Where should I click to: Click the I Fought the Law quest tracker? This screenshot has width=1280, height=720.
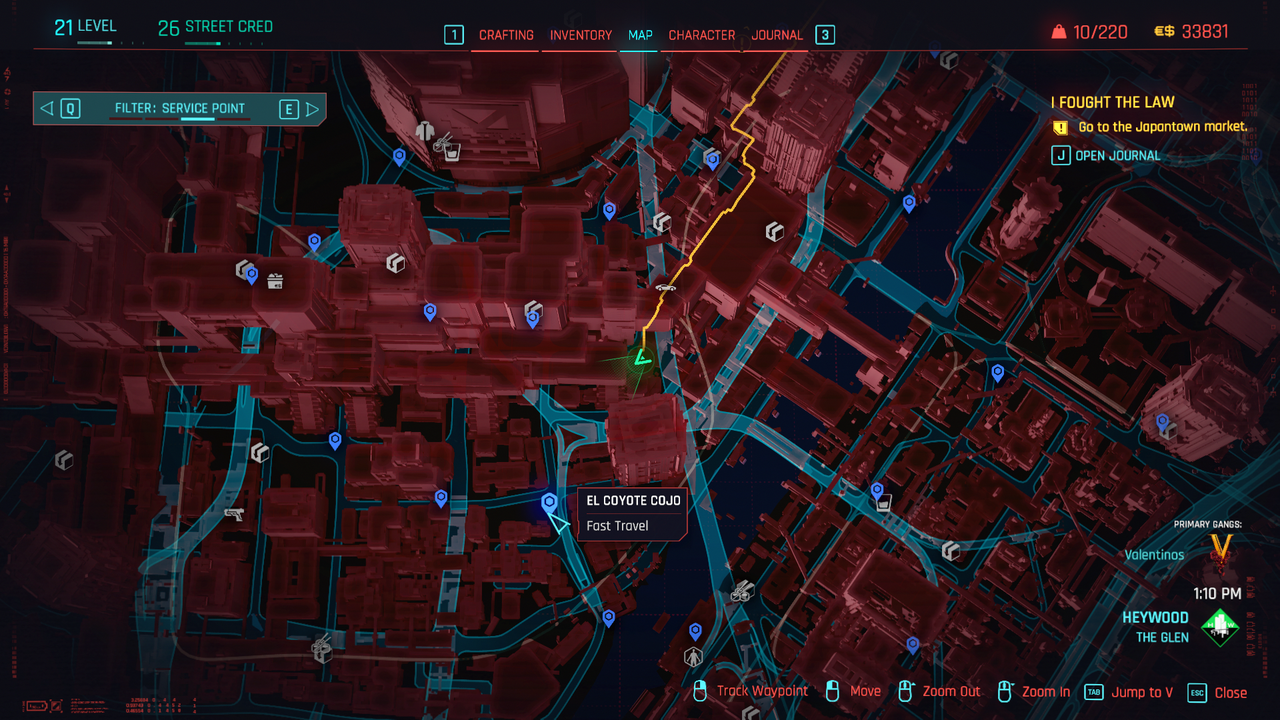(x=1112, y=102)
